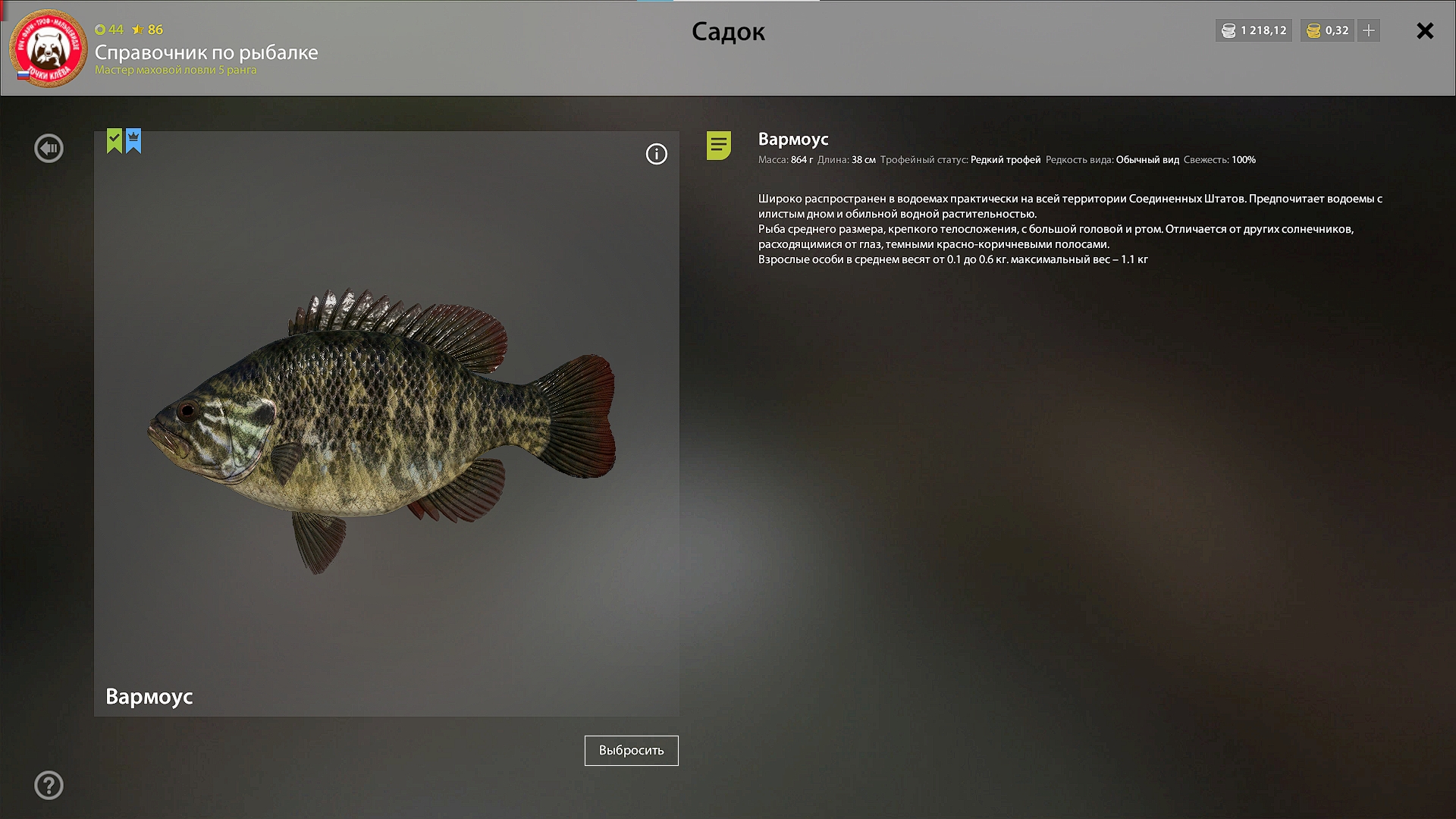Open help via the question mark icon

49,786
